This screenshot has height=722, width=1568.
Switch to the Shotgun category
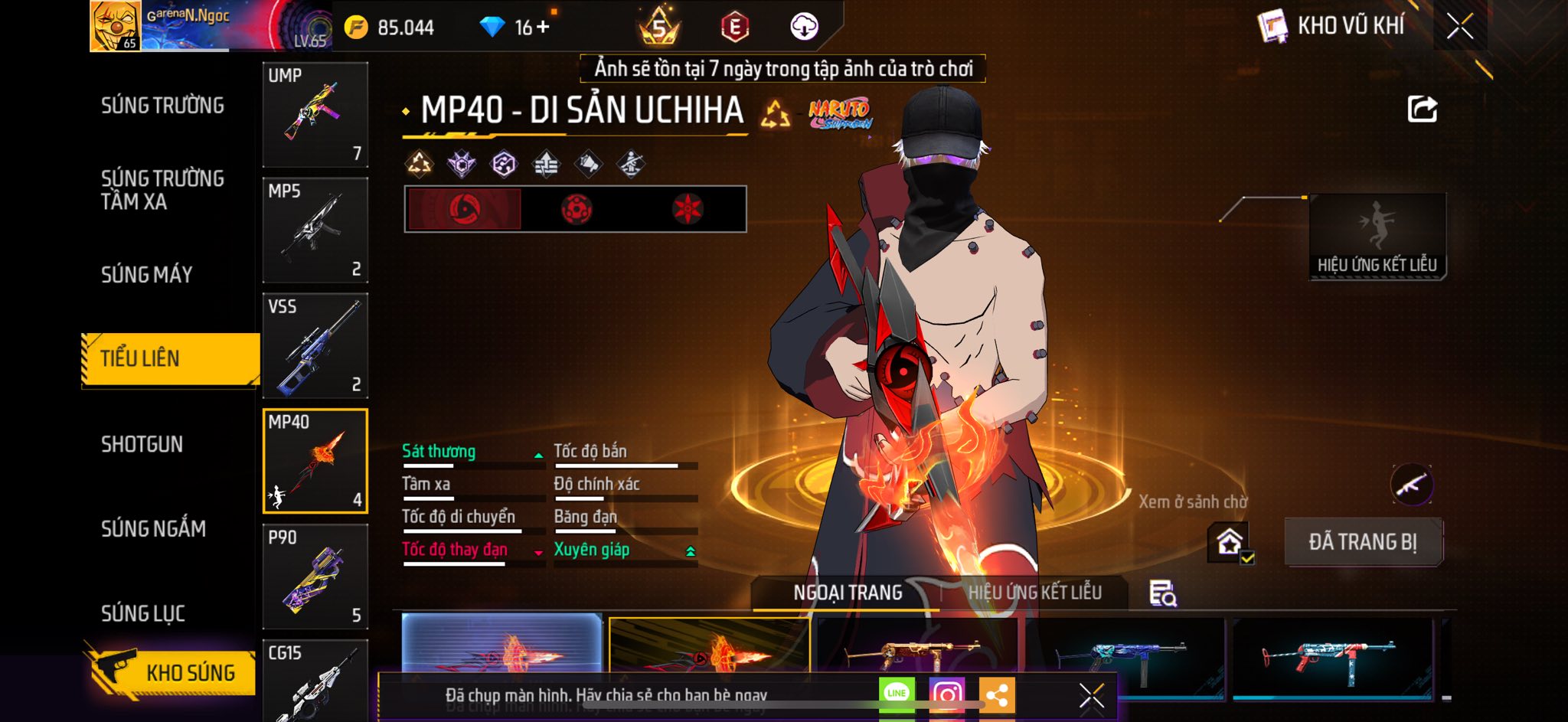(142, 444)
